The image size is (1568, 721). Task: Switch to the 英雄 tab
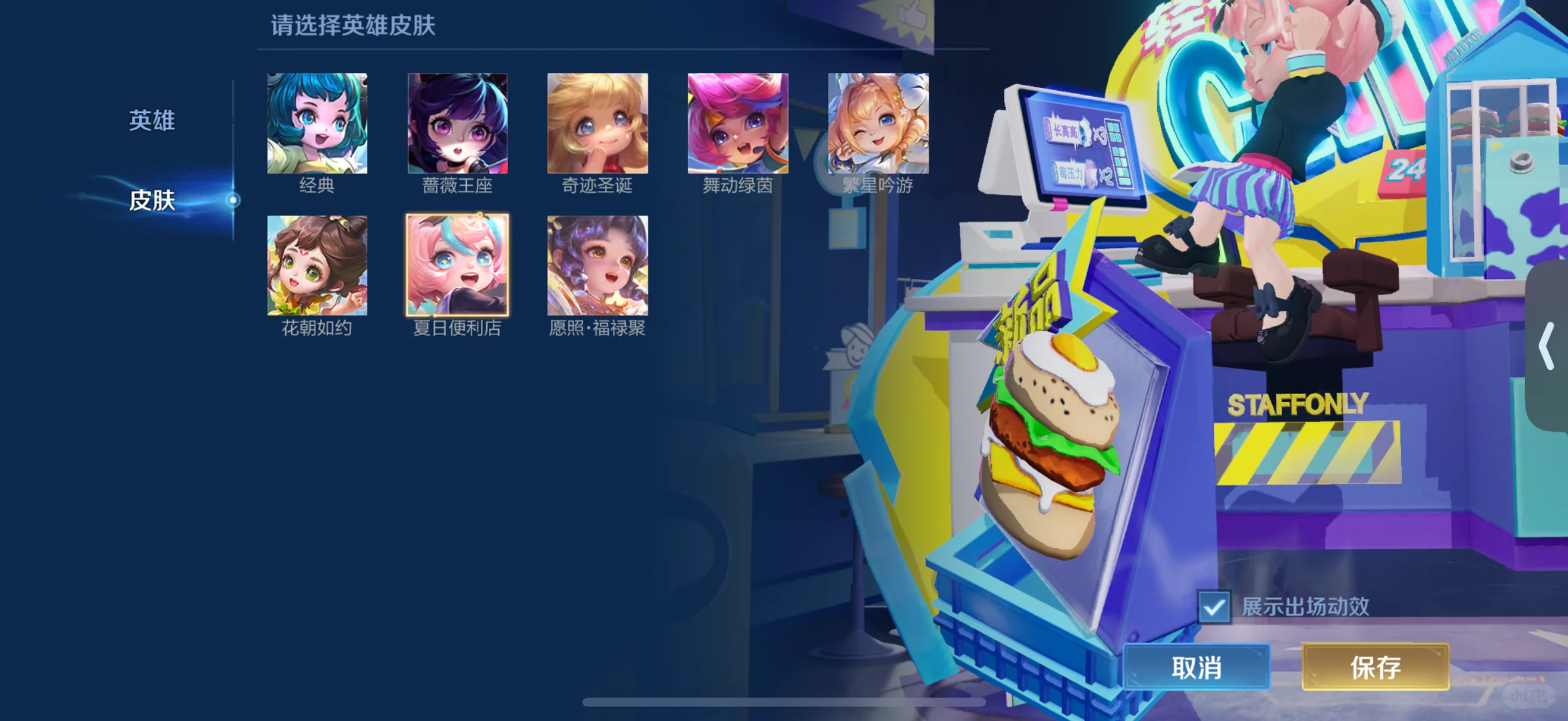pyautogui.click(x=152, y=121)
